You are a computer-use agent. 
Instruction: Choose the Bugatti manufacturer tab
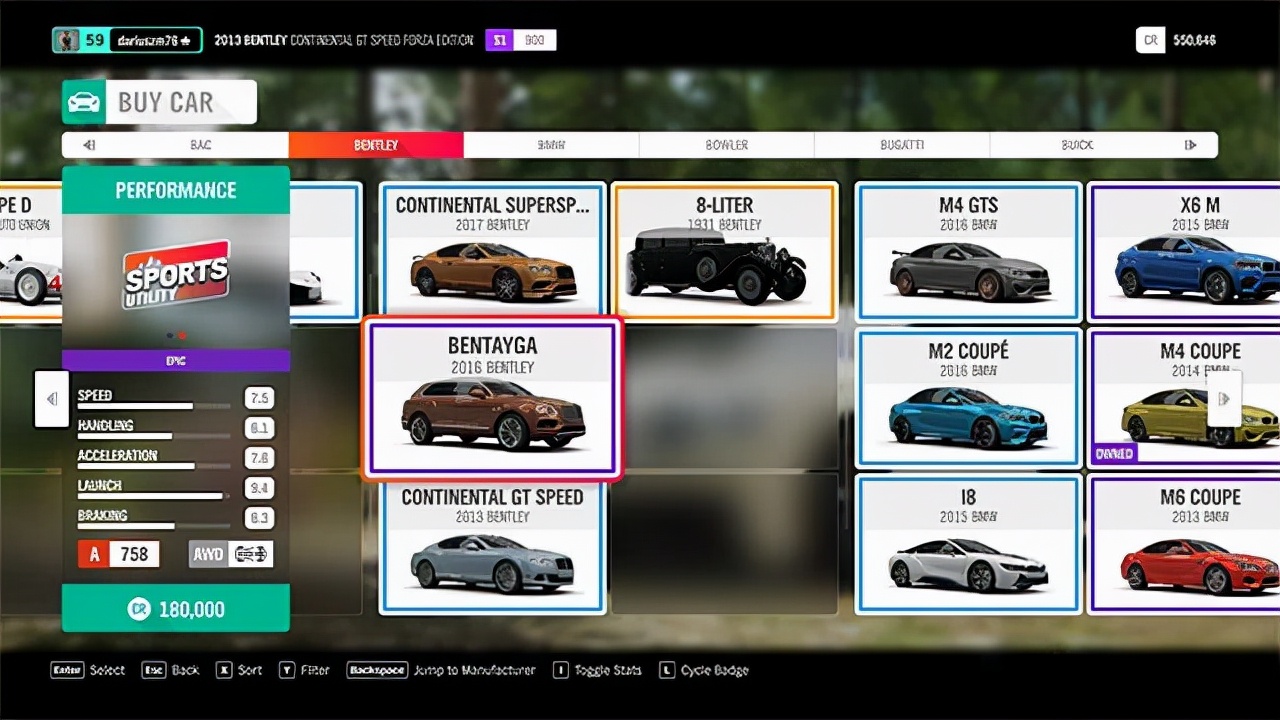[x=902, y=145]
